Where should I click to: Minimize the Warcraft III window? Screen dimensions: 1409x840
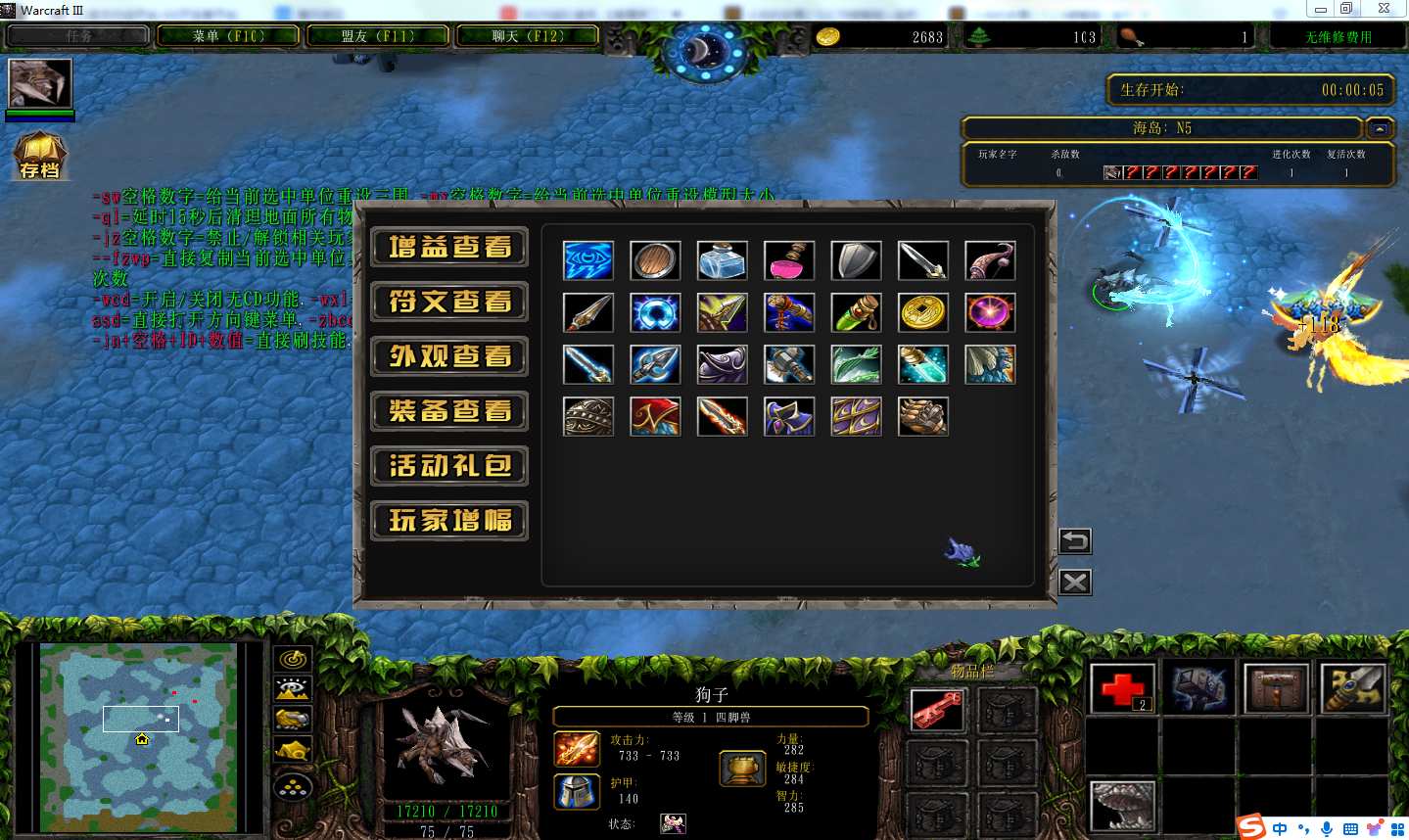tap(1320, 9)
